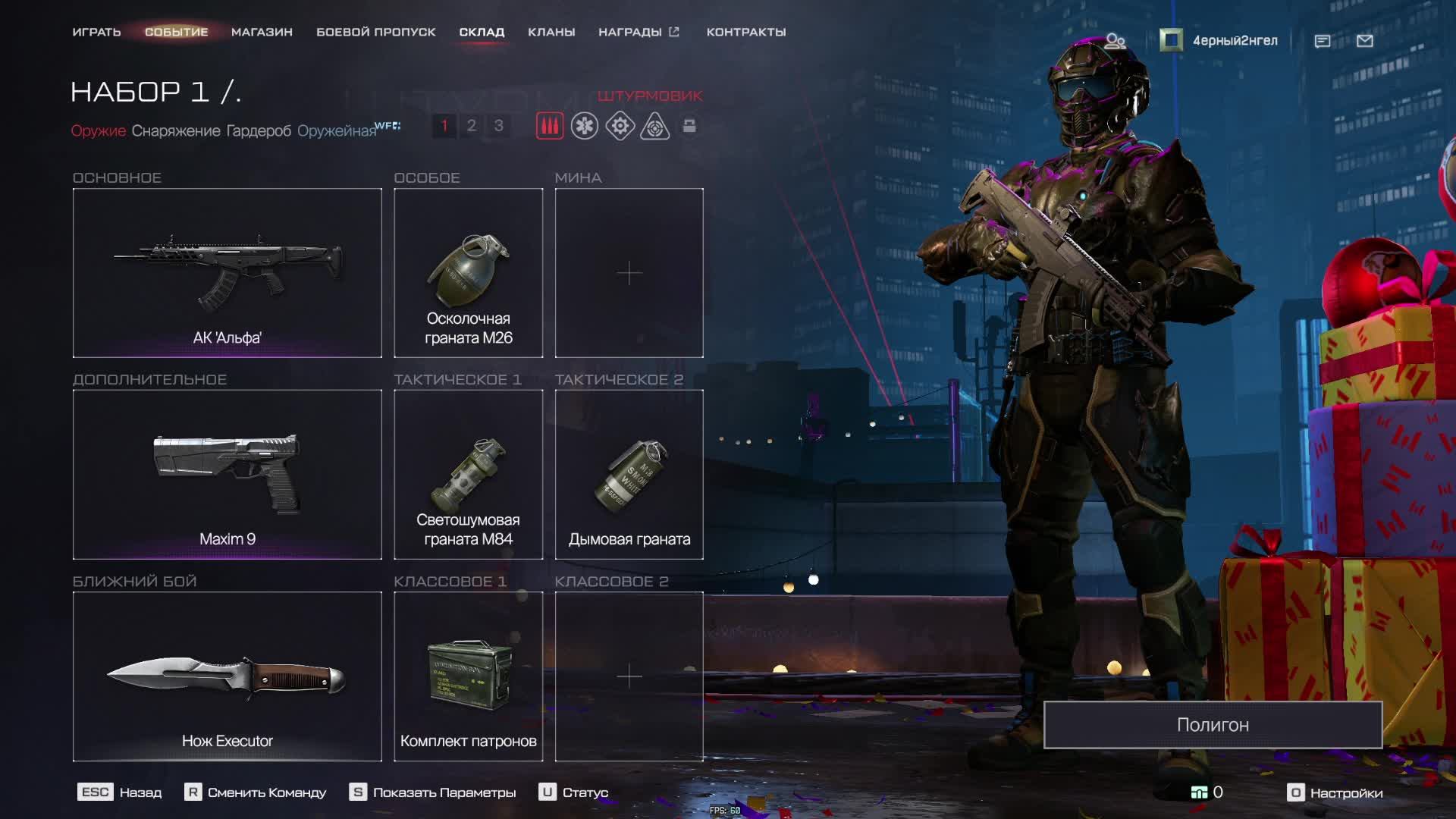This screenshot has width=1456, height=819.
Task: Show the Событие event page
Action: pyautogui.click(x=176, y=32)
